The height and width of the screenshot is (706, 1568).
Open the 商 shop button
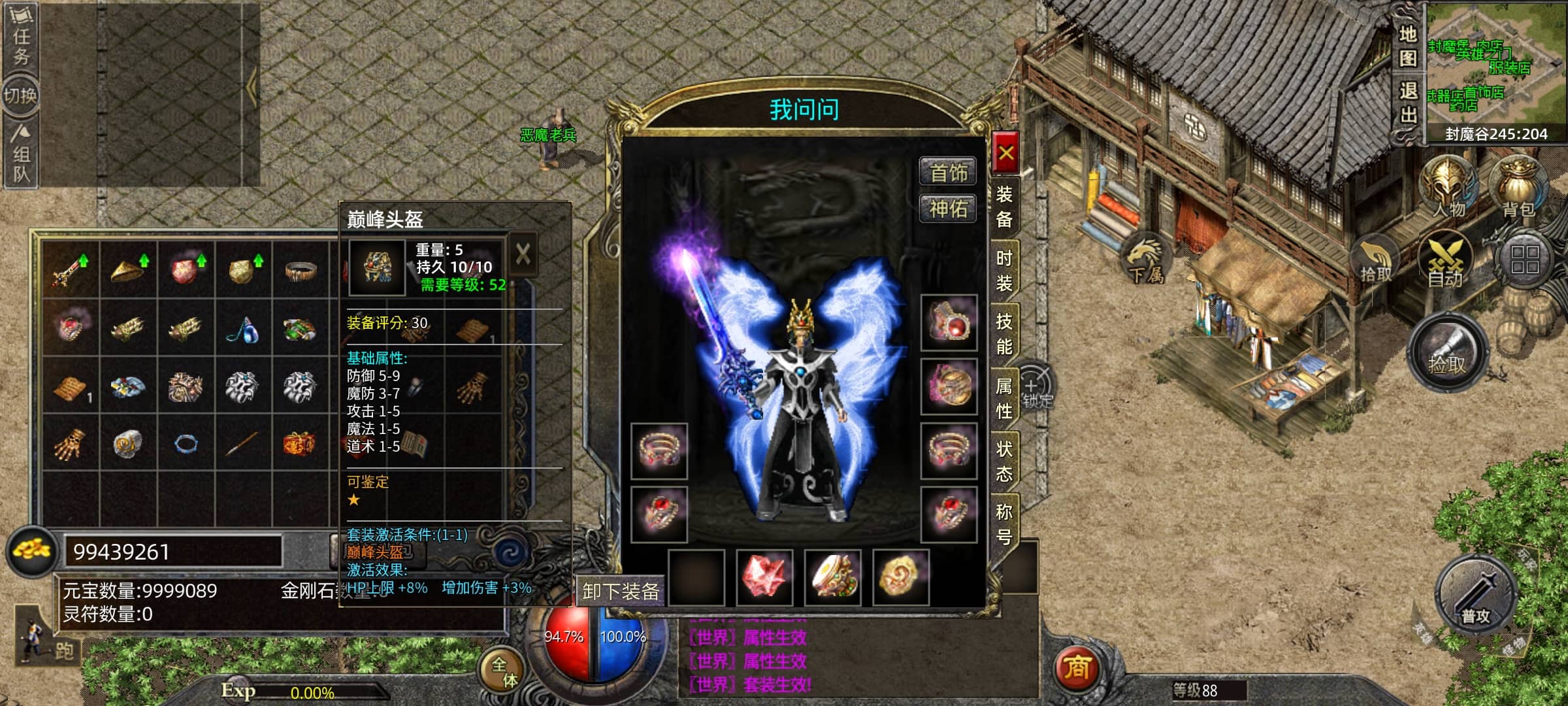pyautogui.click(x=1077, y=668)
